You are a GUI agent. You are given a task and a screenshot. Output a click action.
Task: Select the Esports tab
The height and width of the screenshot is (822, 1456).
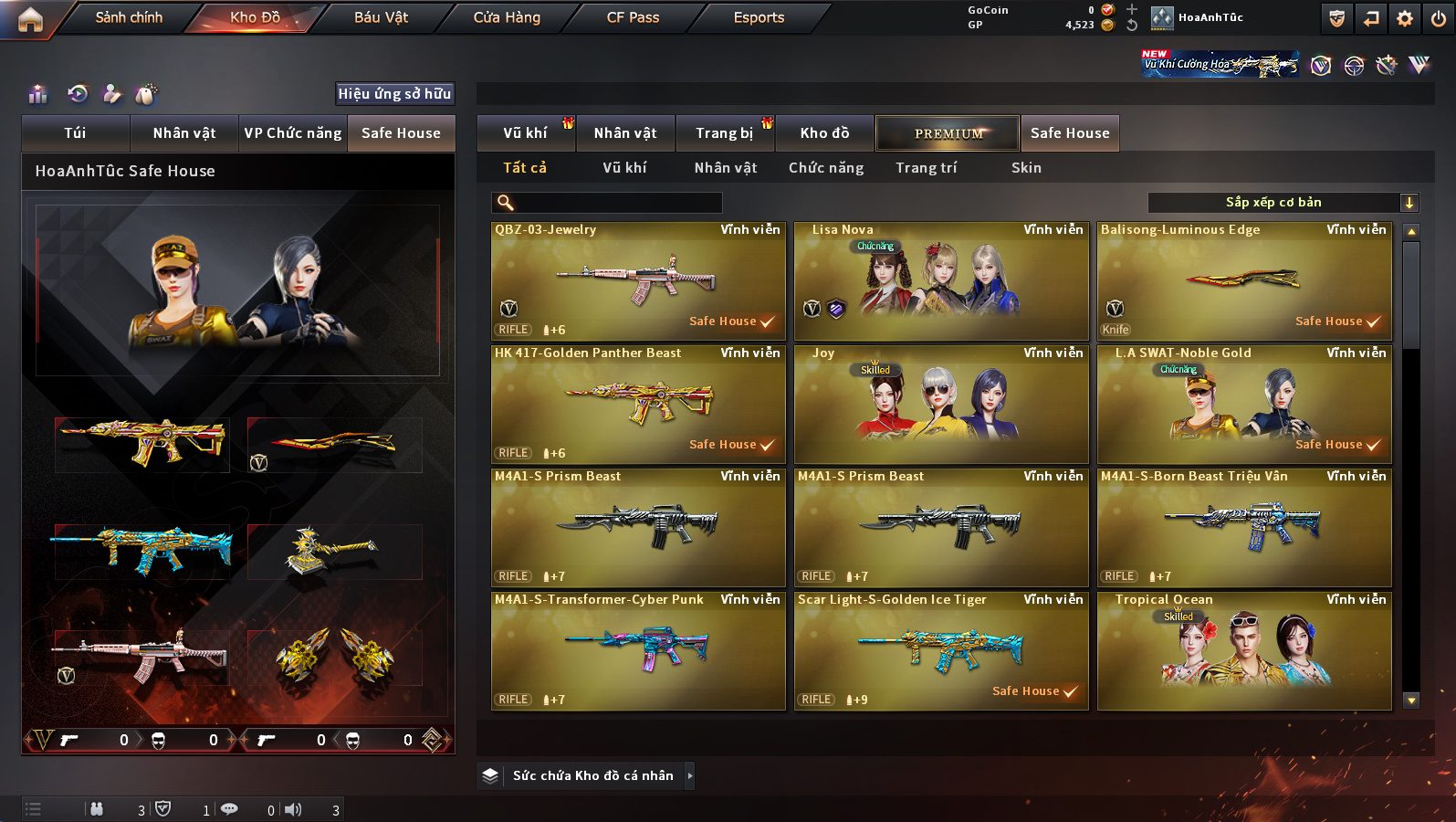pyautogui.click(x=759, y=17)
